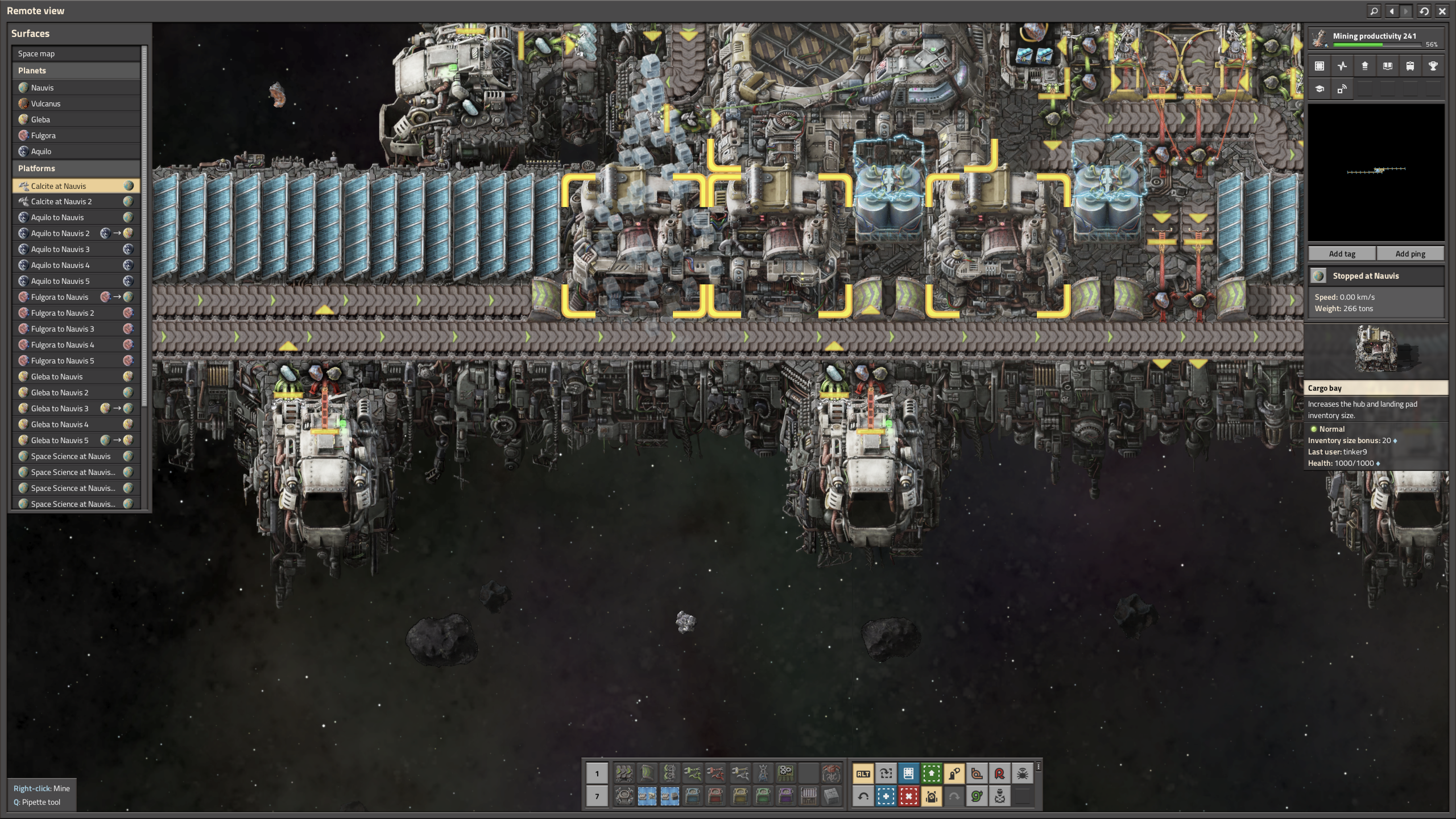
Task: Close the Remote view window
Action: (x=1442, y=11)
